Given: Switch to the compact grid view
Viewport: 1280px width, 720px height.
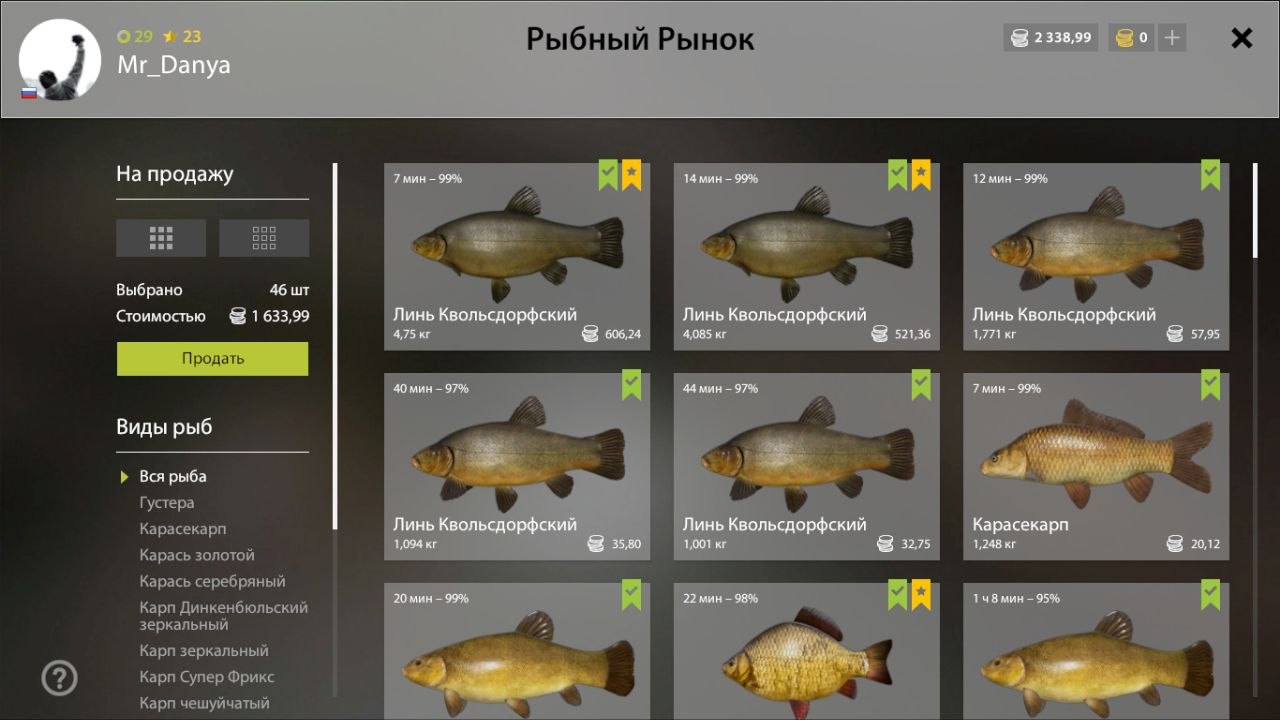Looking at the screenshot, I should pos(264,237).
